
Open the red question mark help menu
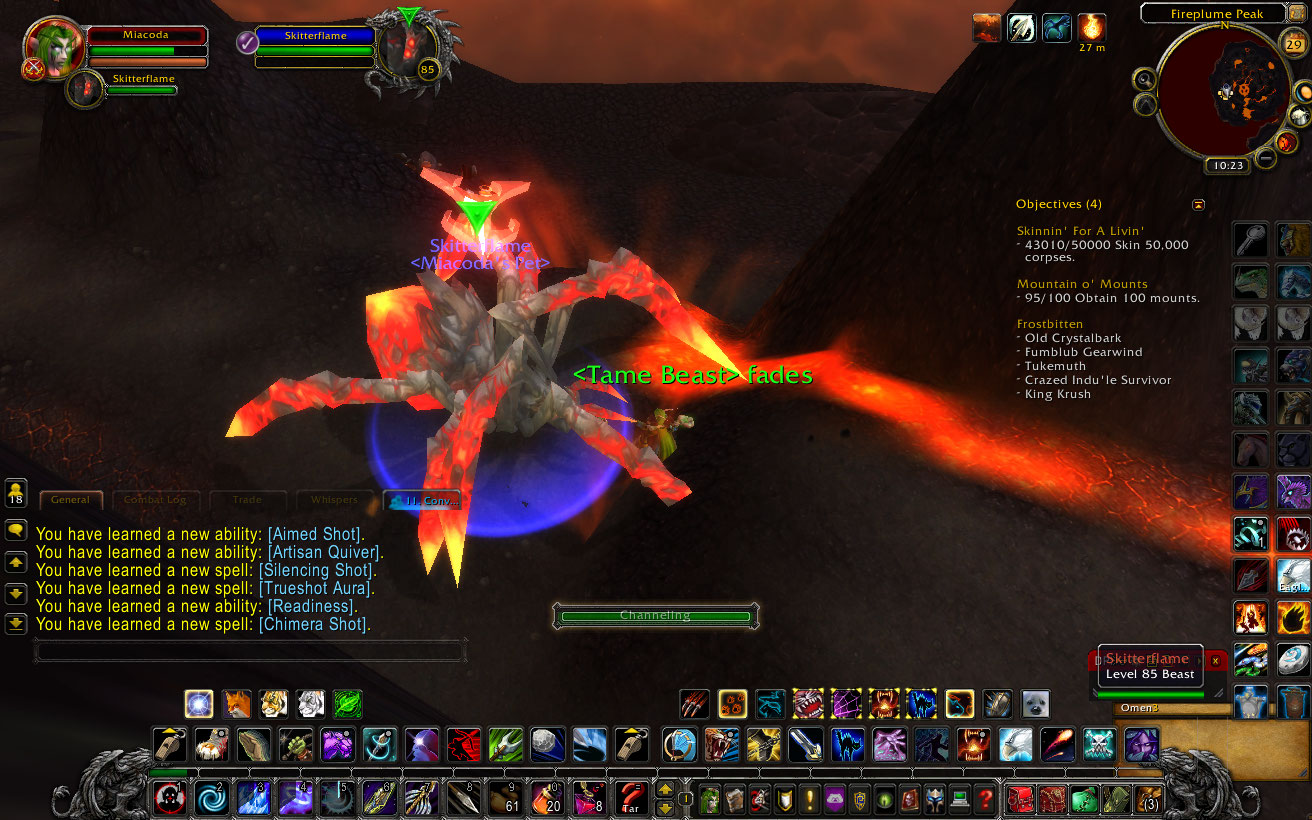tap(985, 799)
